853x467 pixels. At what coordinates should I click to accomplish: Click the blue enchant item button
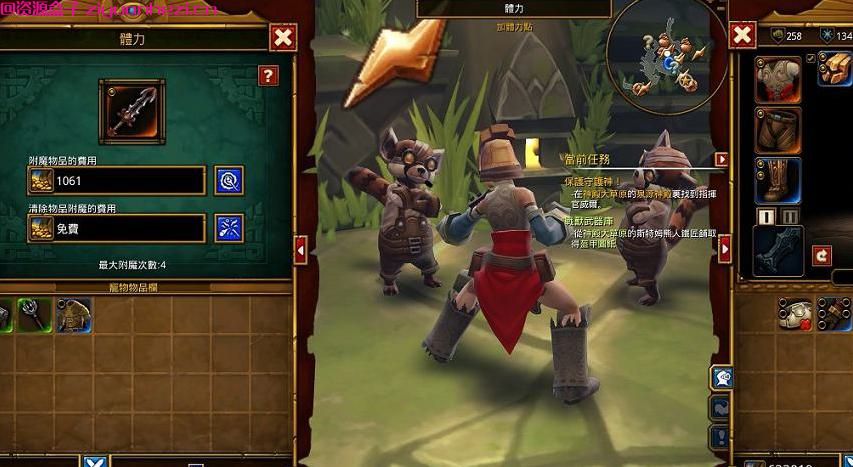pos(230,180)
